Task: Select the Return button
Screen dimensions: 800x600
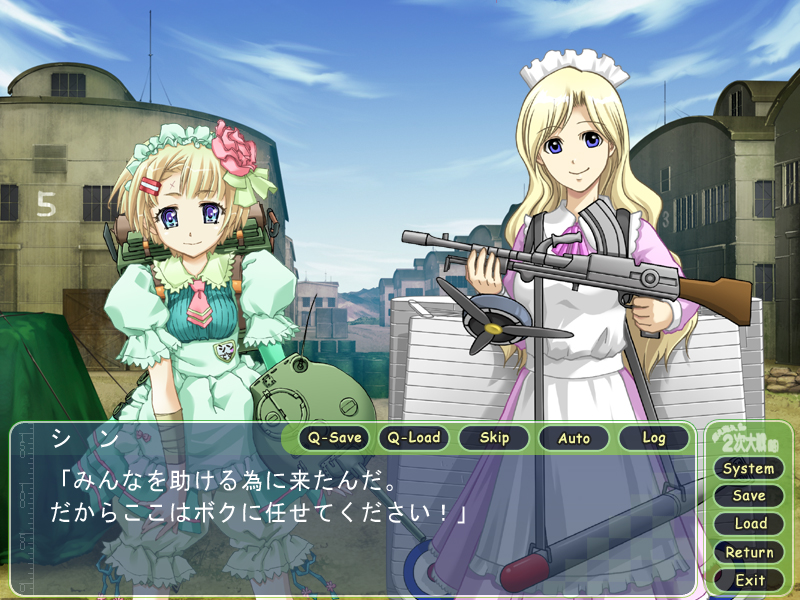Action: (x=749, y=552)
